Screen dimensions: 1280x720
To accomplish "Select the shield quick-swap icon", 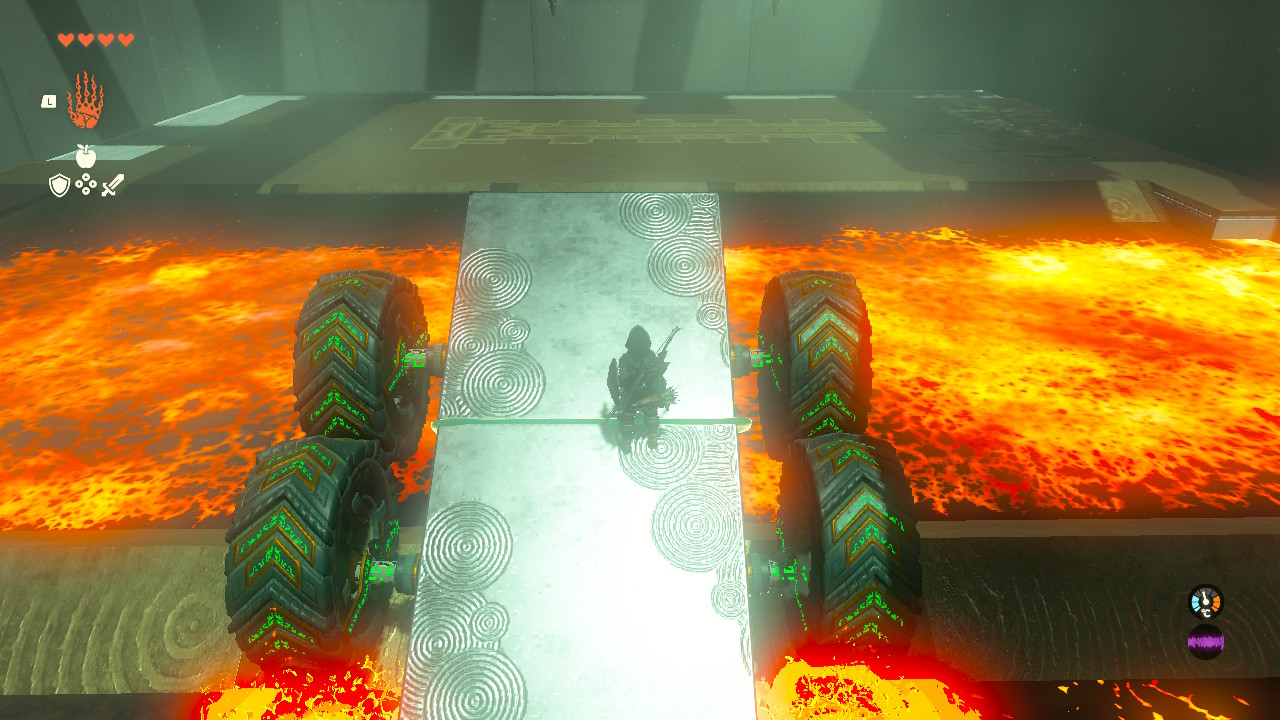I will [59, 185].
